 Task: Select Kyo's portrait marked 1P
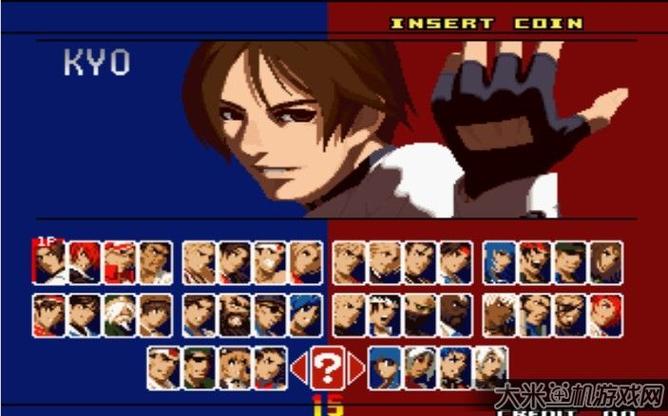pos(48,262)
